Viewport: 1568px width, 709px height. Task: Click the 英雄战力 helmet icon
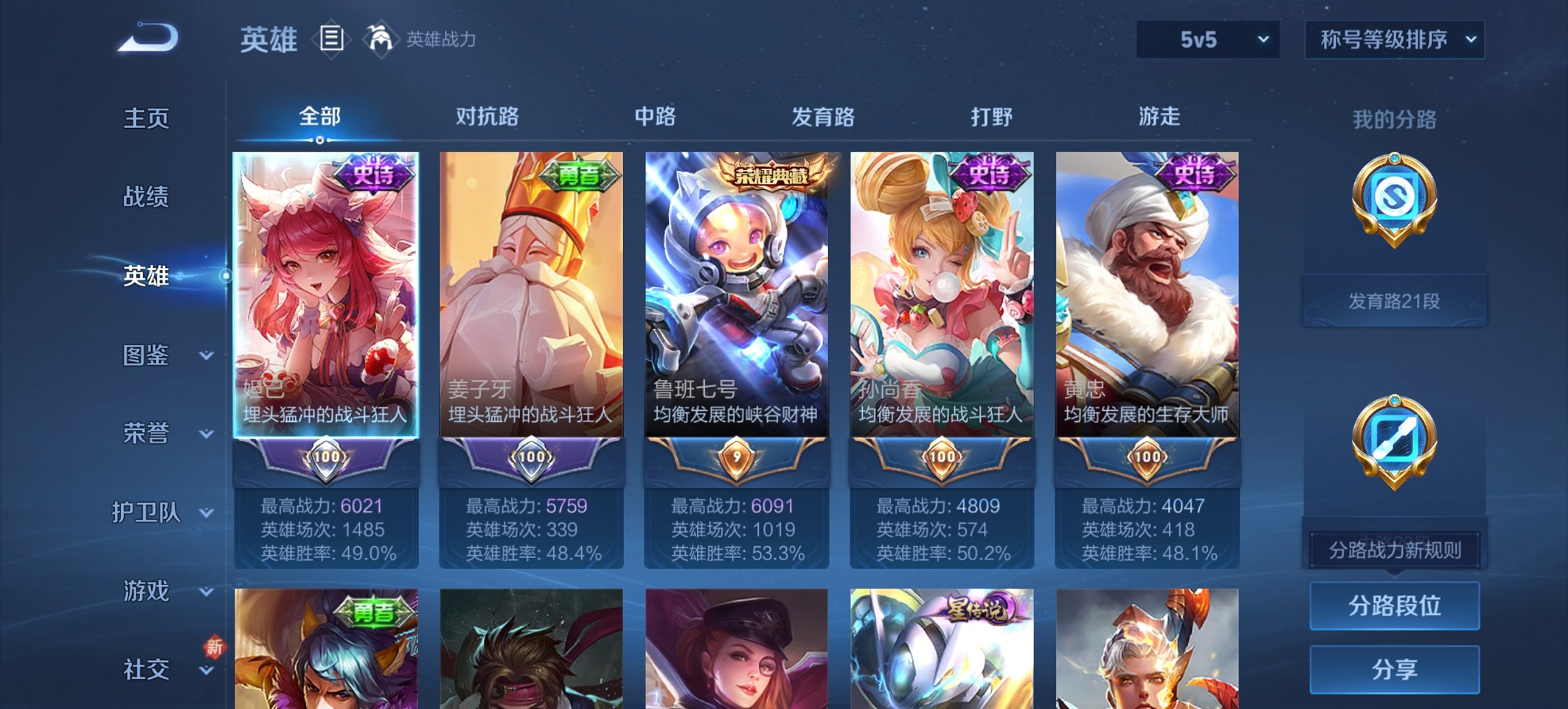pyautogui.click(x=381, y=39)
